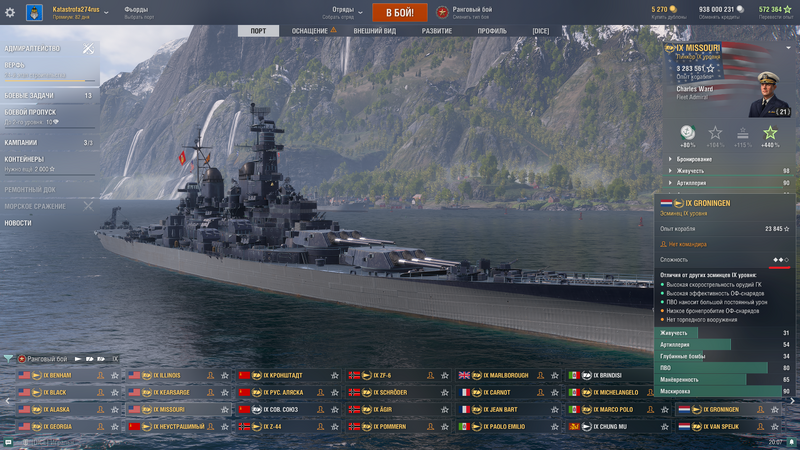Open the Боевой пропуск section
Viewport: 800px width, 450px height.
pyautogui.click(x=30, y=113)
